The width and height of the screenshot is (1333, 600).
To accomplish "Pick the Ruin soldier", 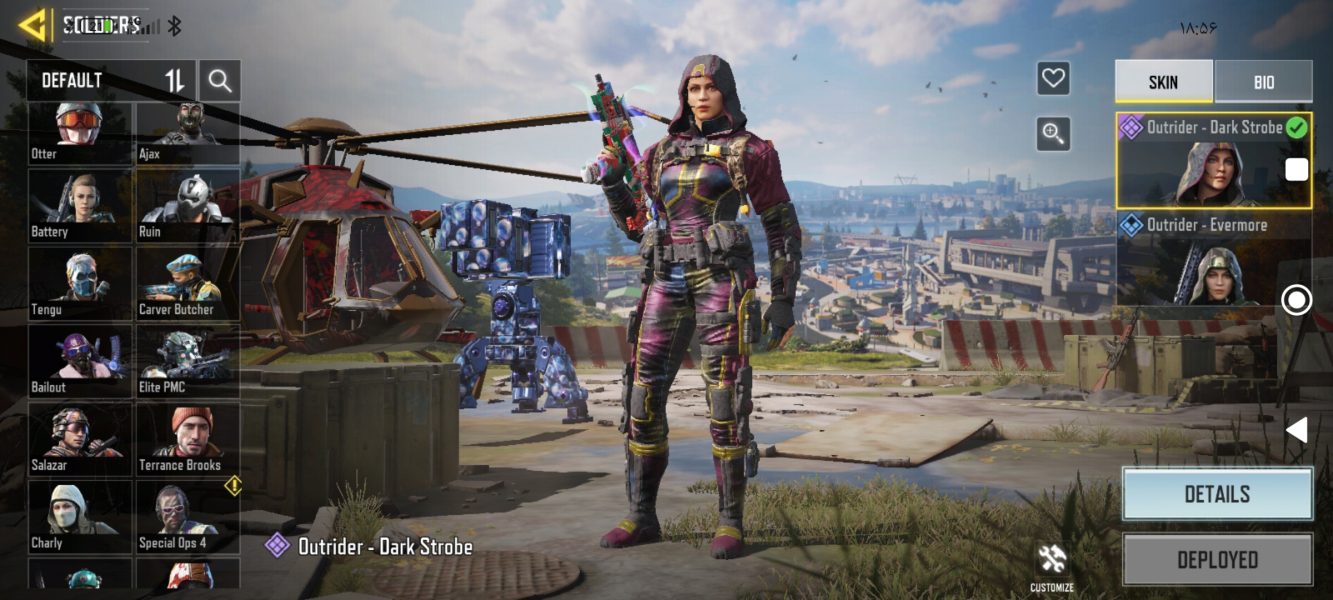I will tap(187, 206).
